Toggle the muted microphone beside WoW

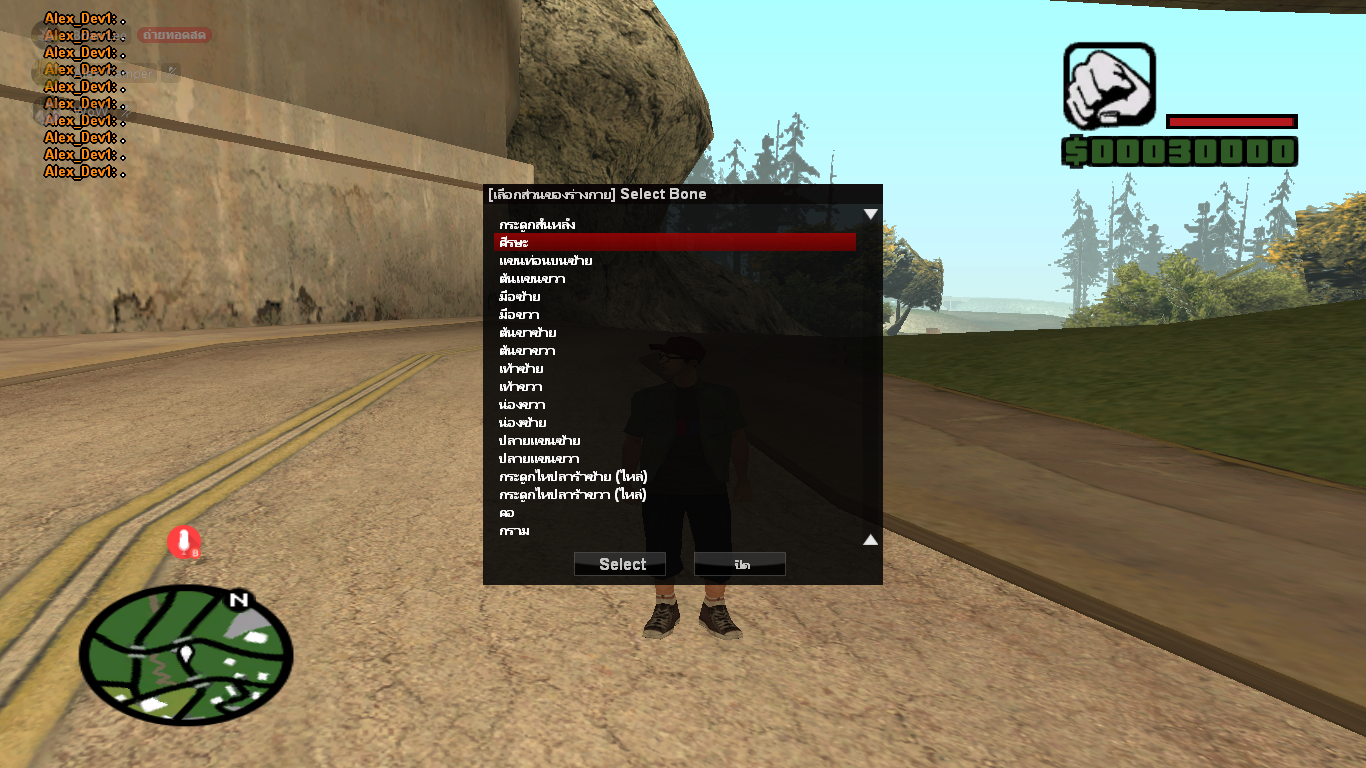click(125, 110)
